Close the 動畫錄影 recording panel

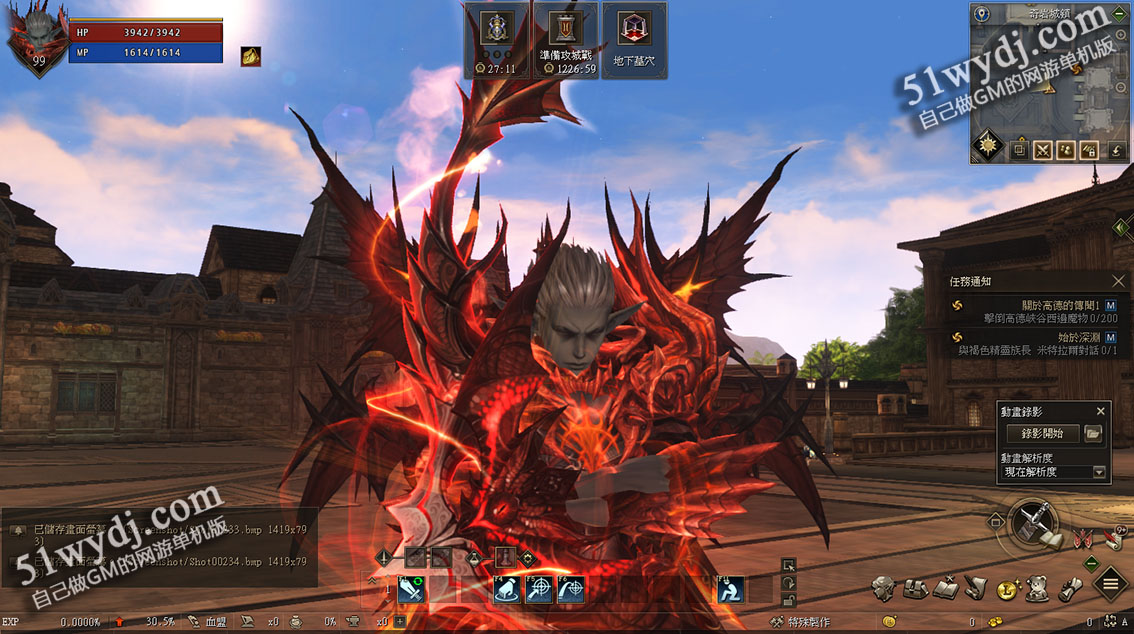coord(1101,411)
